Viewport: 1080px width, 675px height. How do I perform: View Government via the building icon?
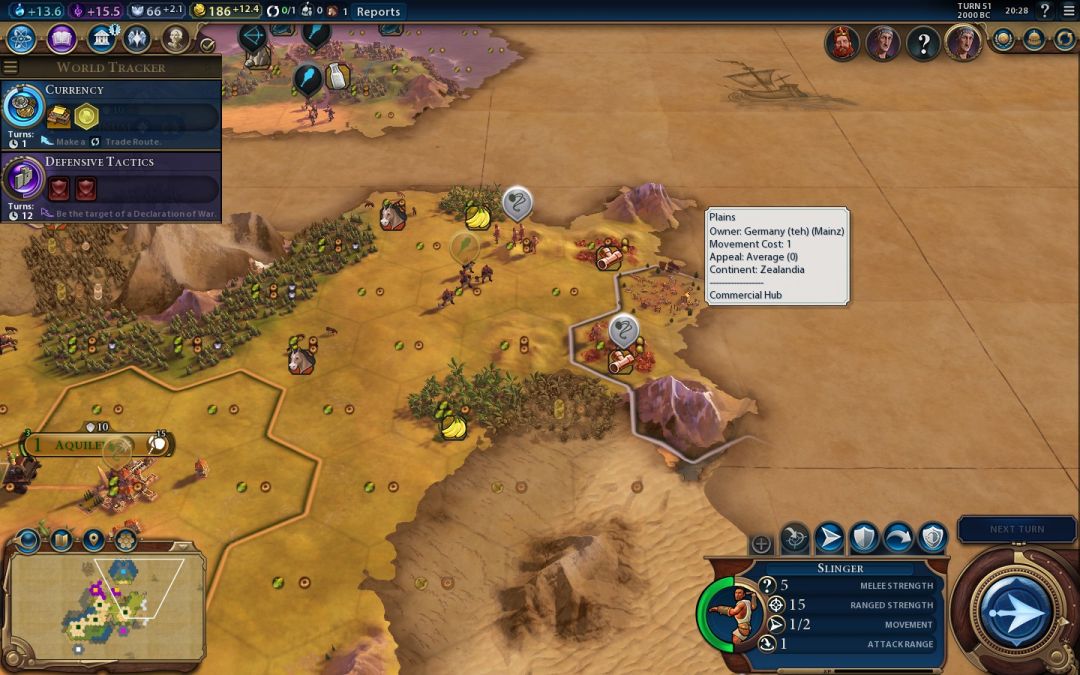[101, 39]
